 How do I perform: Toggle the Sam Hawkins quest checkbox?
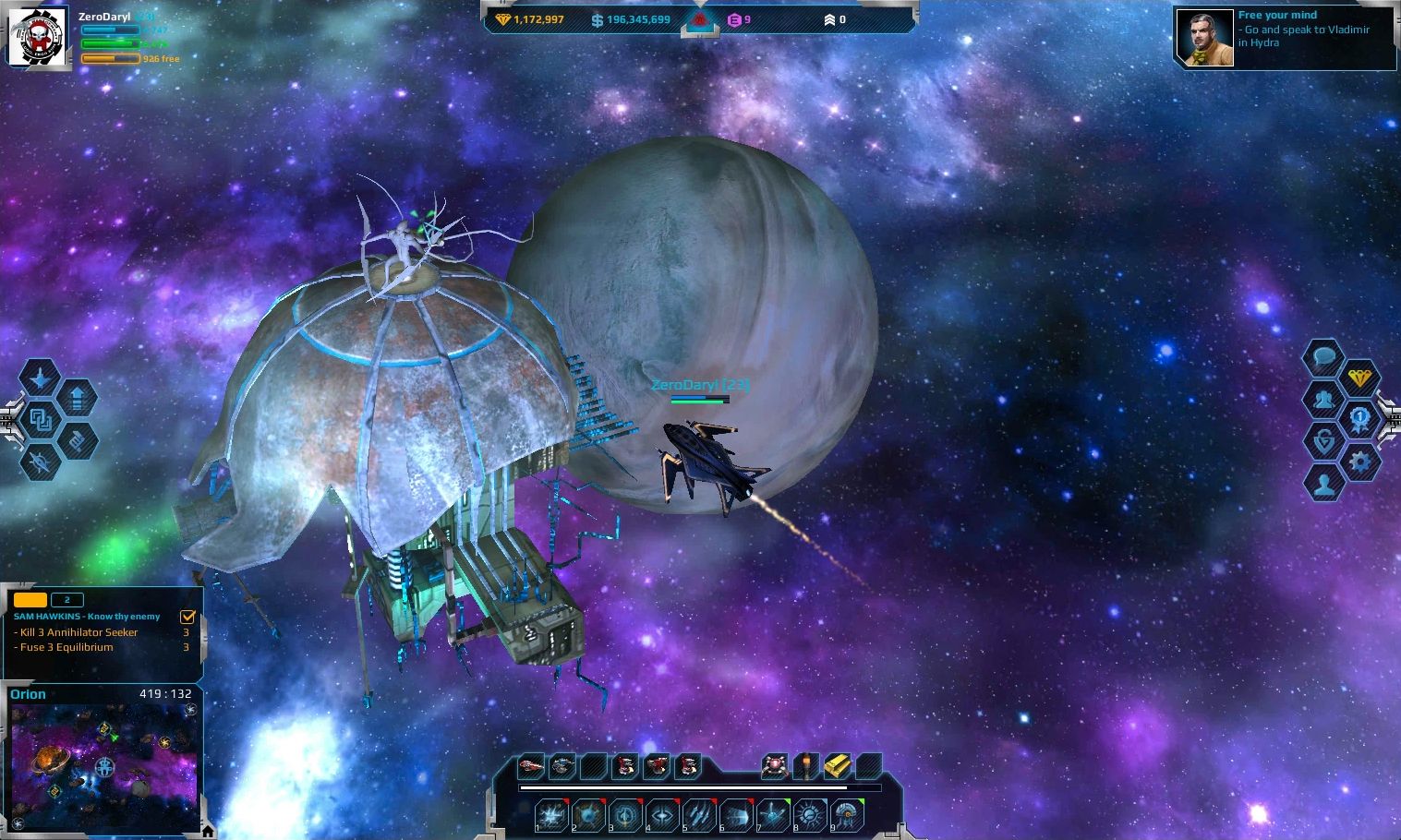[x=187, y=617]
